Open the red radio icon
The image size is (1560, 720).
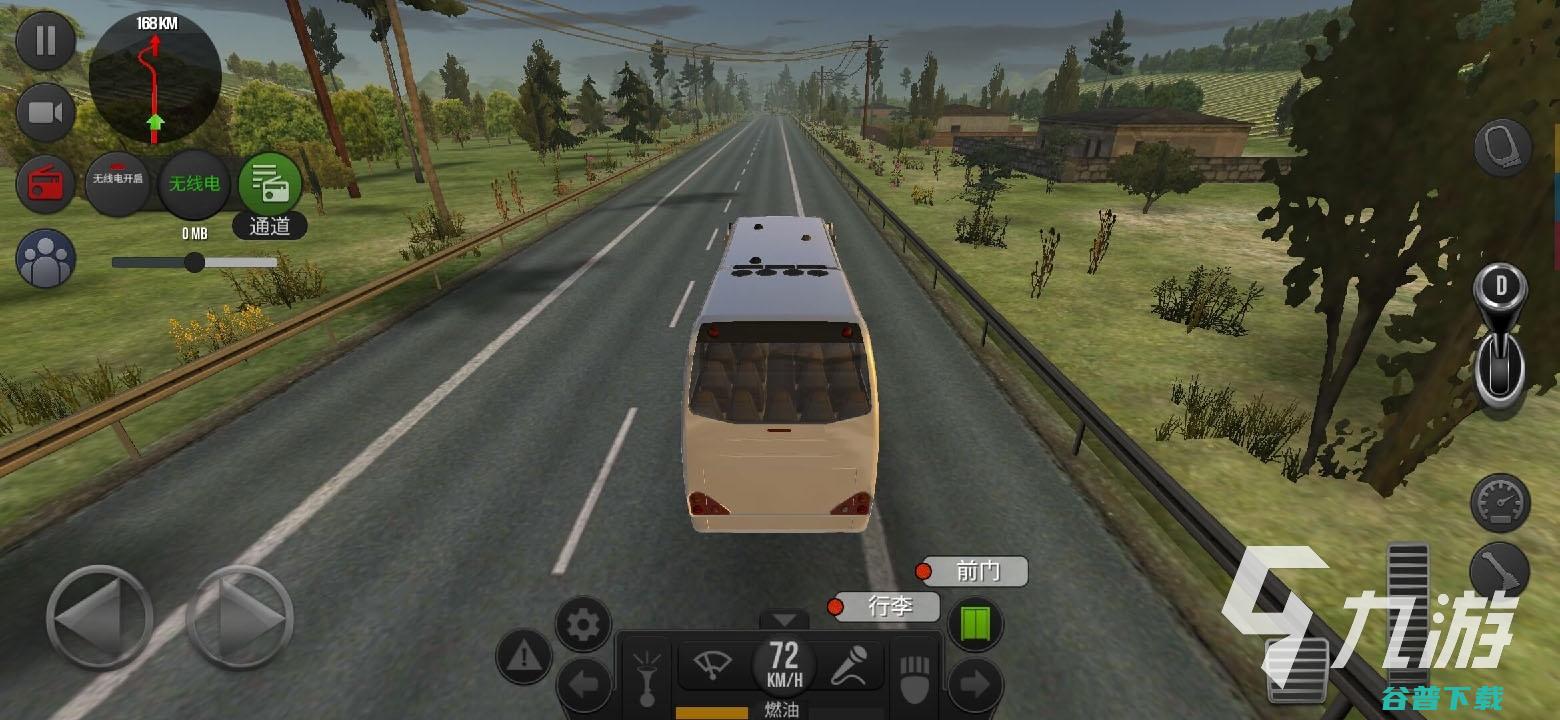[x=45, y=184]
